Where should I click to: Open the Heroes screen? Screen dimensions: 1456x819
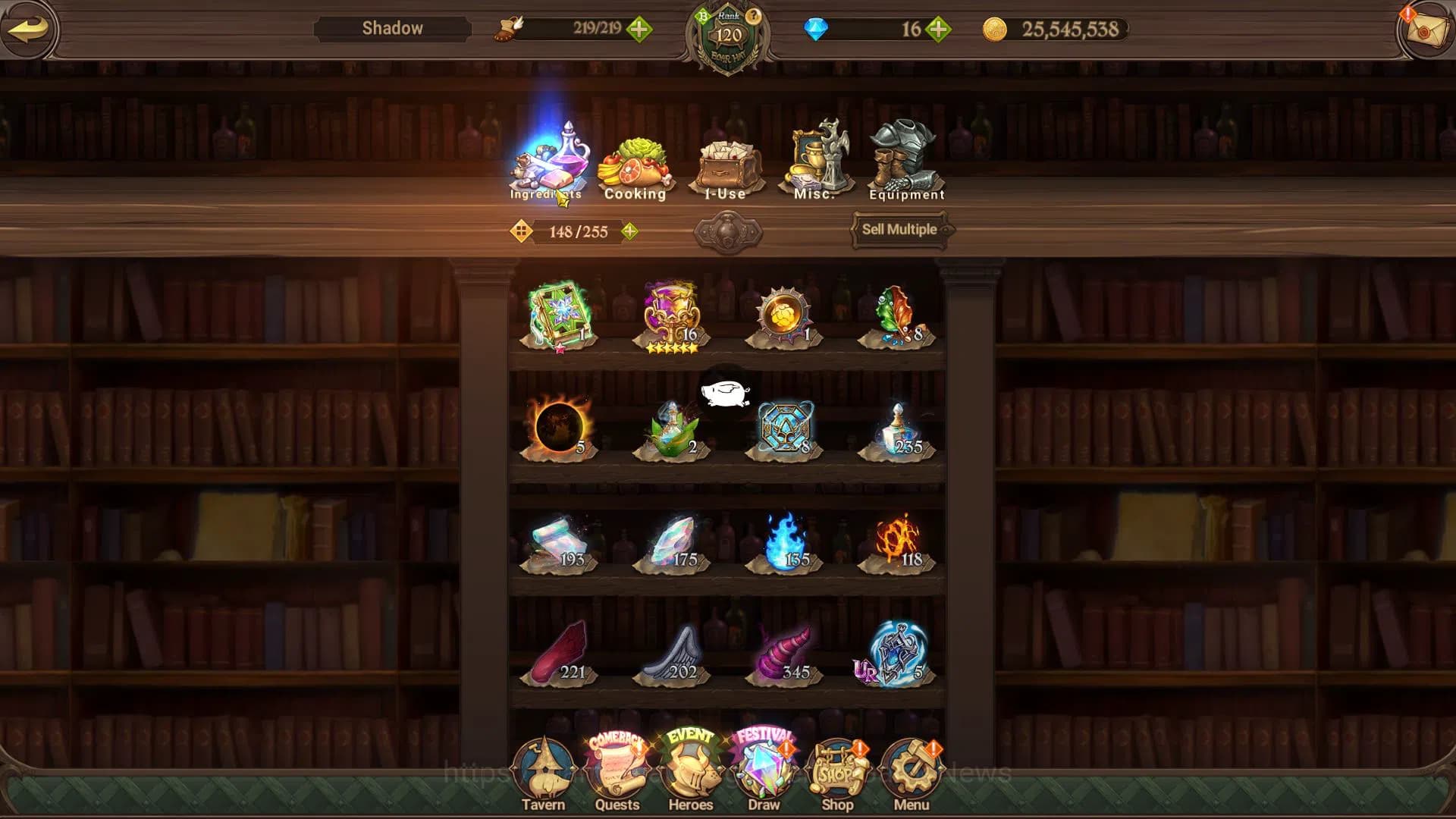(x=690, y=773)
